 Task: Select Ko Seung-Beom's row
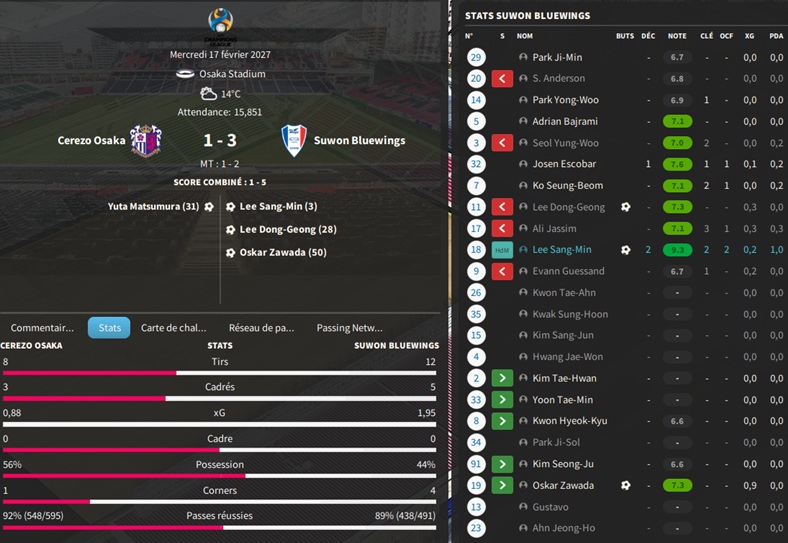[x=567, y=186]
